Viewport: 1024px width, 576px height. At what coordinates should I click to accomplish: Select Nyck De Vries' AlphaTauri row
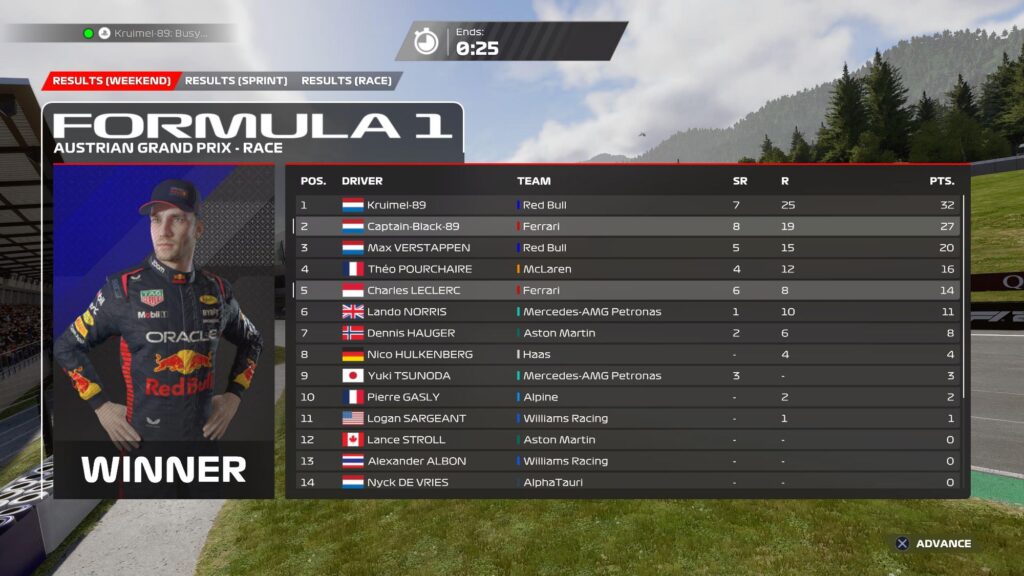point(627,482)
